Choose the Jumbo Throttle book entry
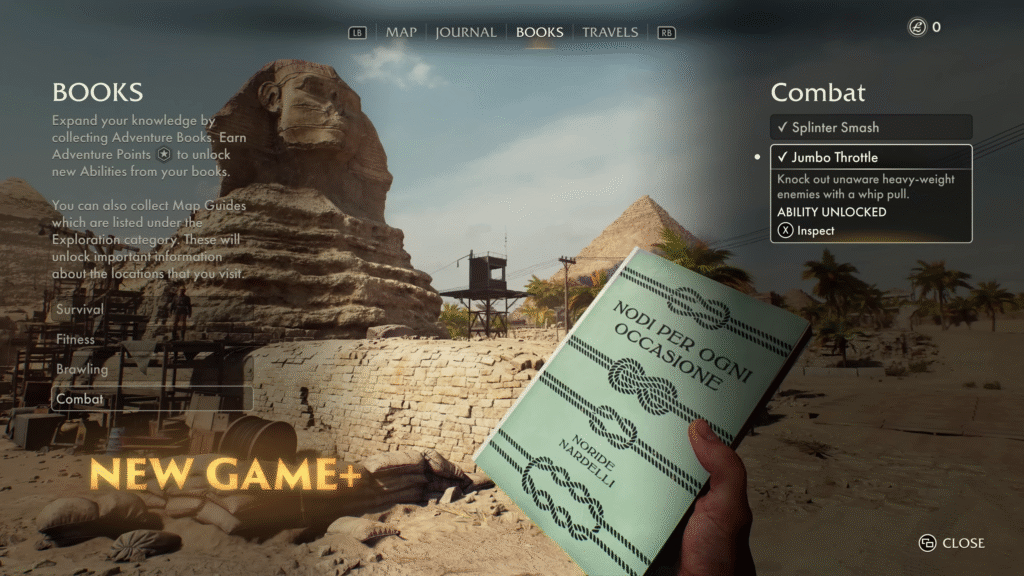1024x576 pixels. click(x=871, y=157)
